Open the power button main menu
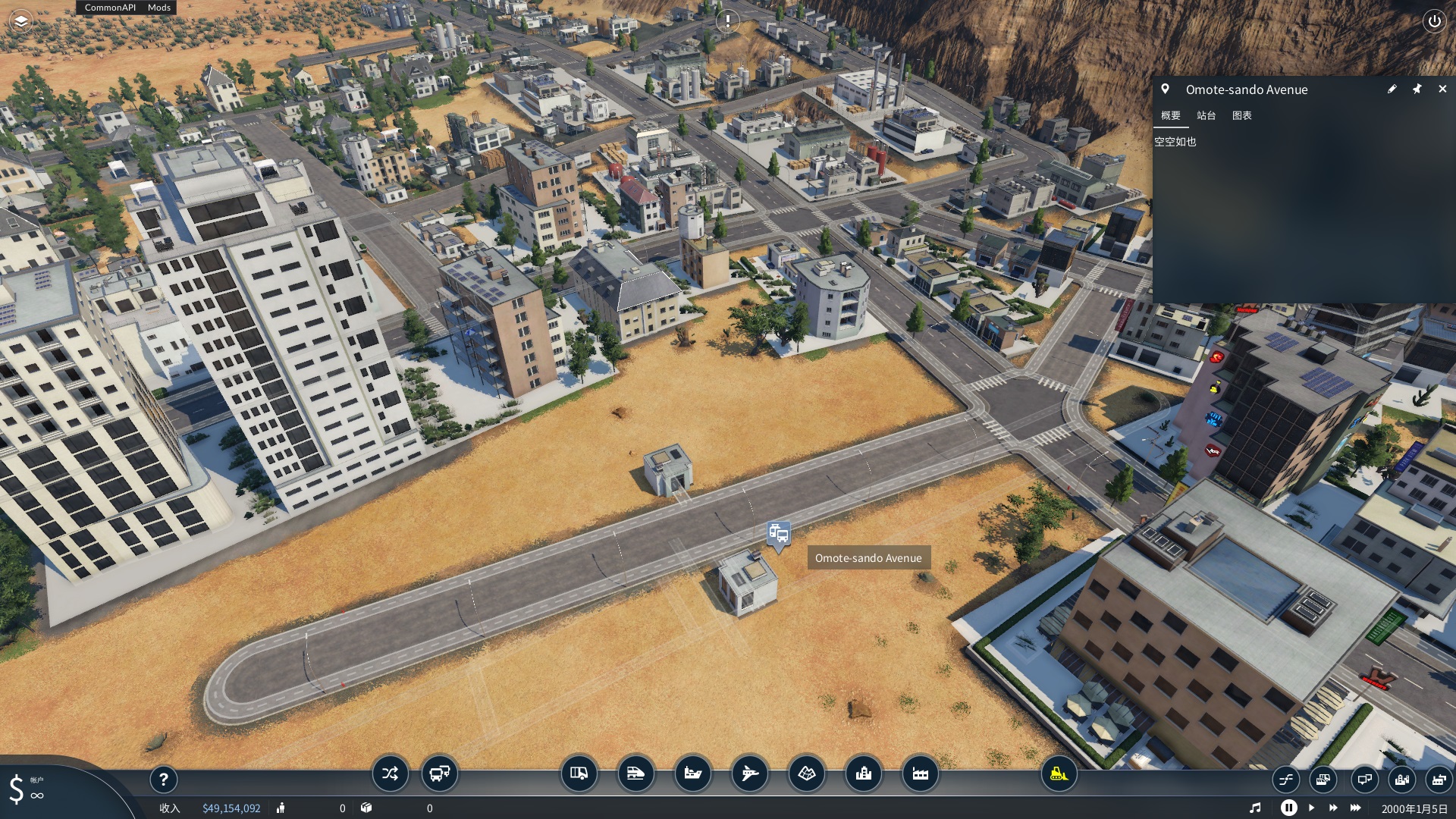The height and width of the screenshot is (819, 1456). (1434, 21)
